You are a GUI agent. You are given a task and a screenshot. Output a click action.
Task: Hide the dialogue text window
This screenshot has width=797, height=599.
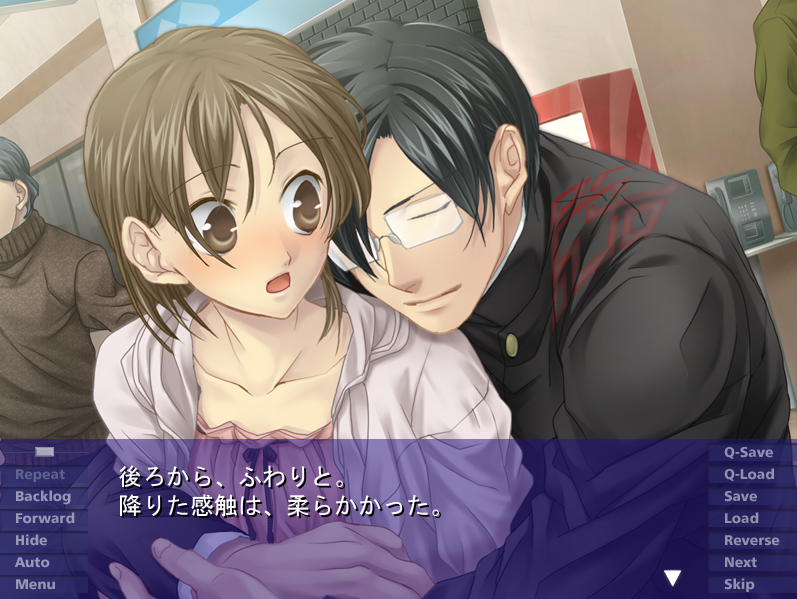coord(32,541)
